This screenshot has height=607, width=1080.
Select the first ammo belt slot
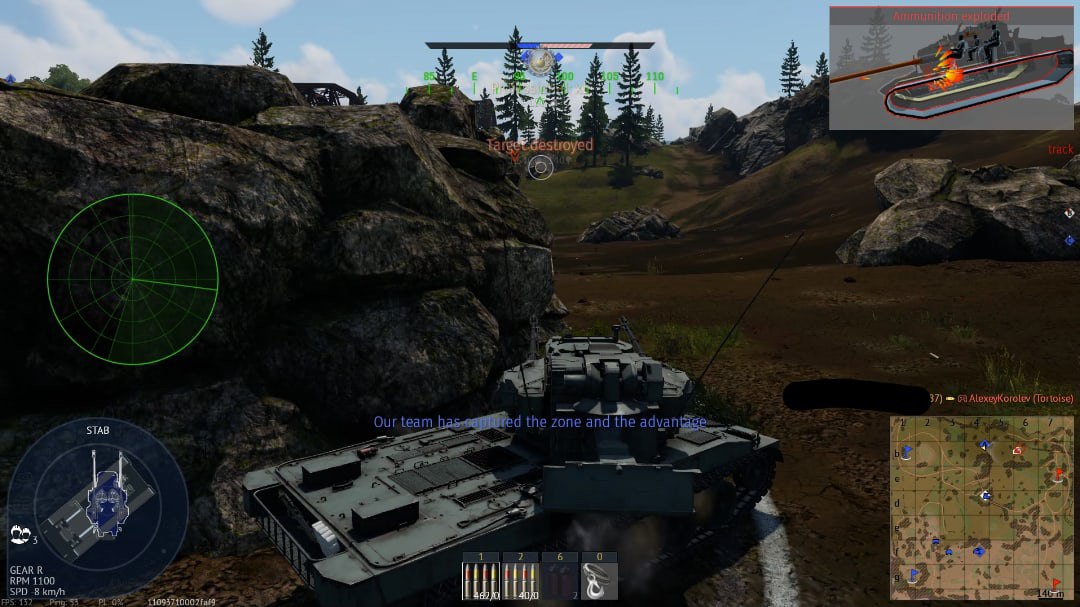(481, 576)
